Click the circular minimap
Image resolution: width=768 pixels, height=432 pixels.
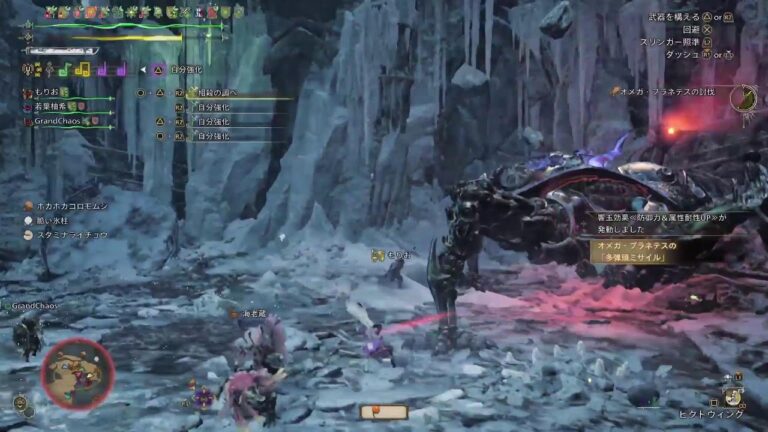click(77, 373)
